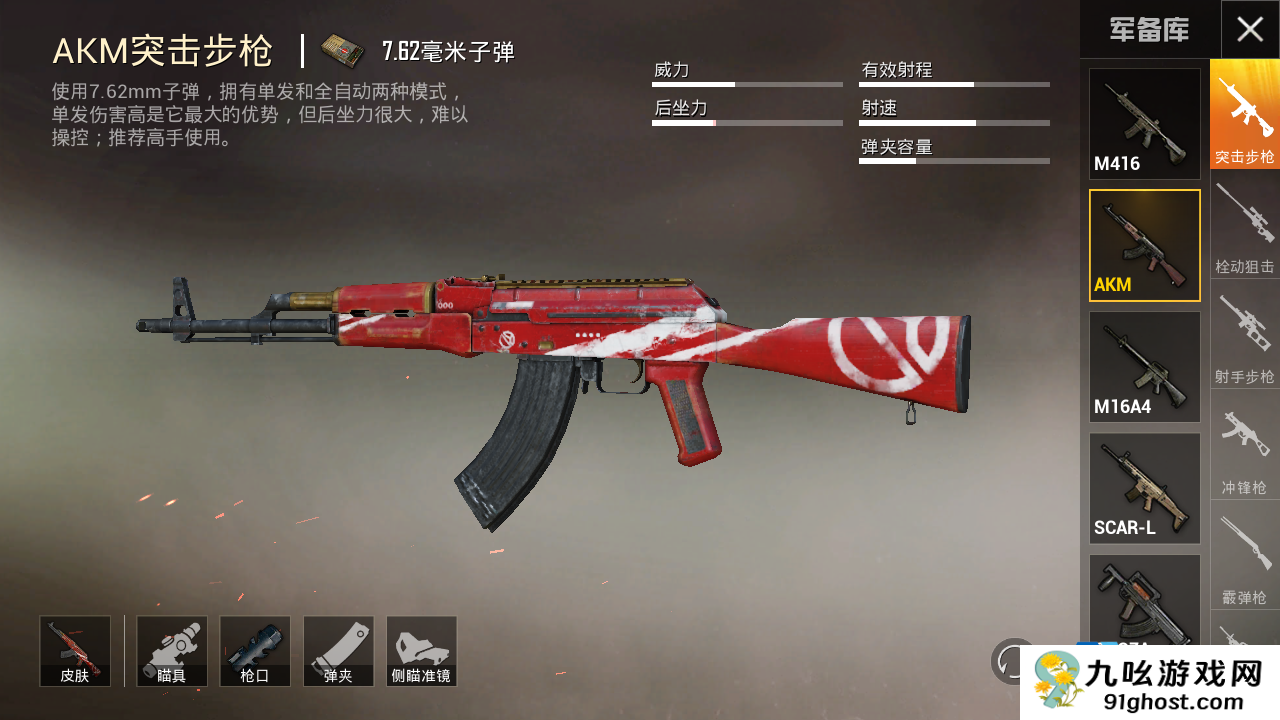Click the 7.62毫米子弹 ammo icon
This screenshot has height=720, width=1280.
click(342, 50)
